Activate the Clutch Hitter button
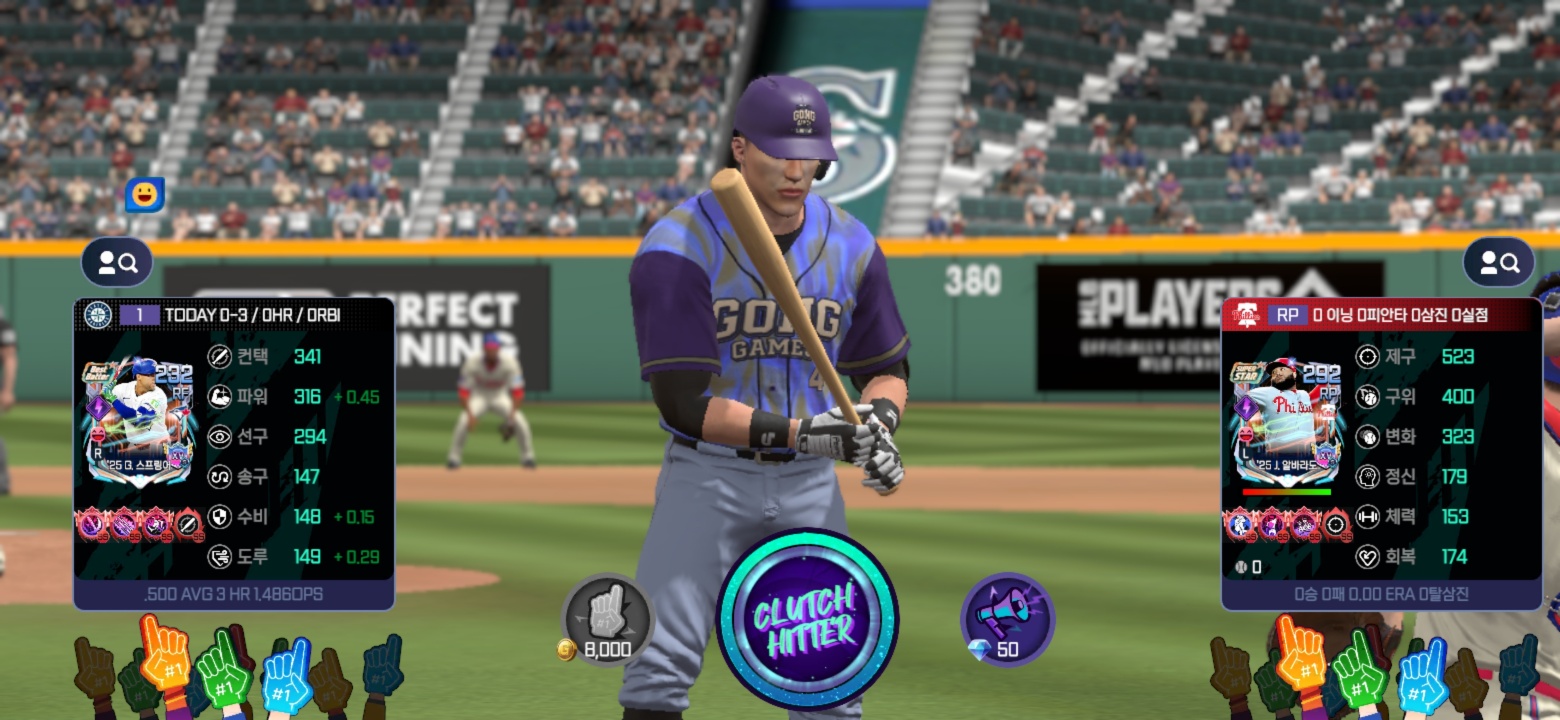Screen dimensions: 1560x720 [806, 619]
